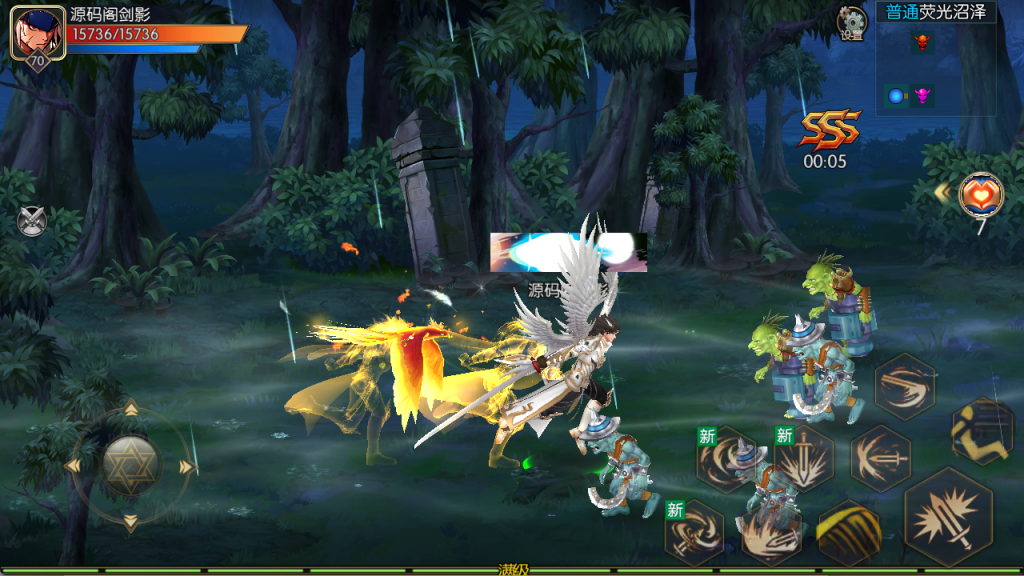Activate the downward sword burst skill
The width and height of the screenshot is (1024, 576).
click(x=803, y=459)
